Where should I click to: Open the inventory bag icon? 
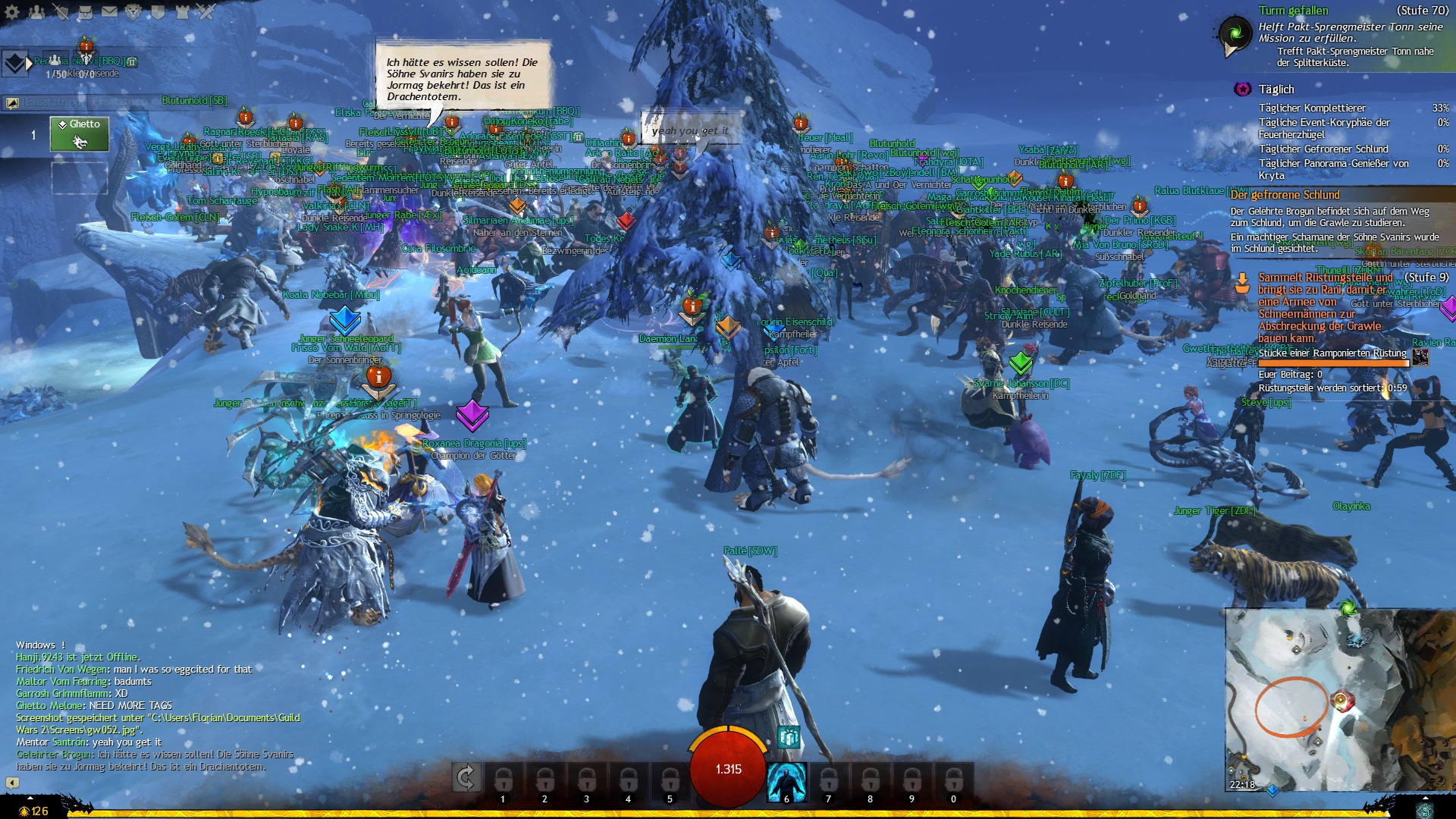click(x=85, y=12)
